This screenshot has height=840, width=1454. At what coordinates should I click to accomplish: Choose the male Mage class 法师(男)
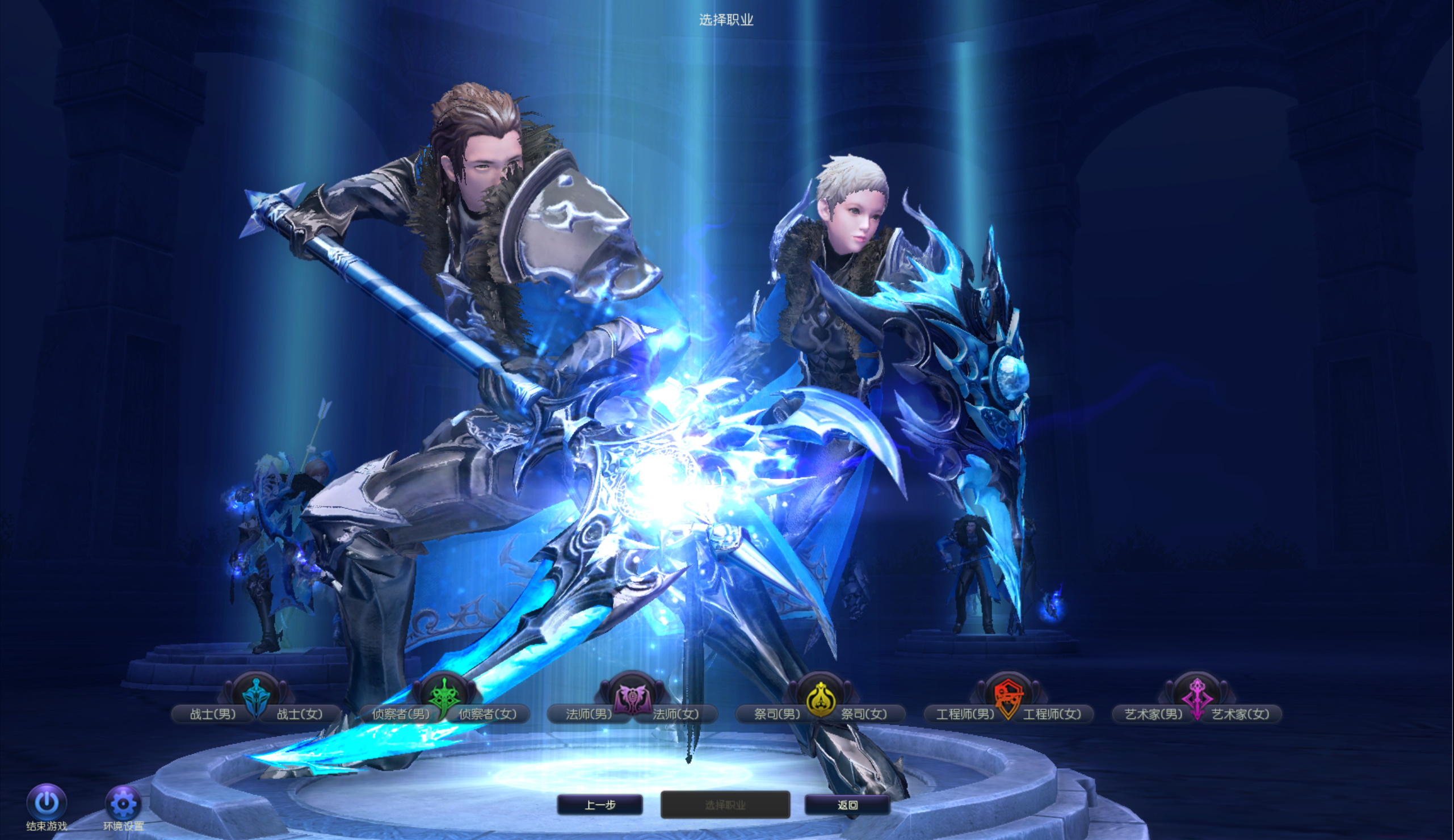tap(589, 714)
